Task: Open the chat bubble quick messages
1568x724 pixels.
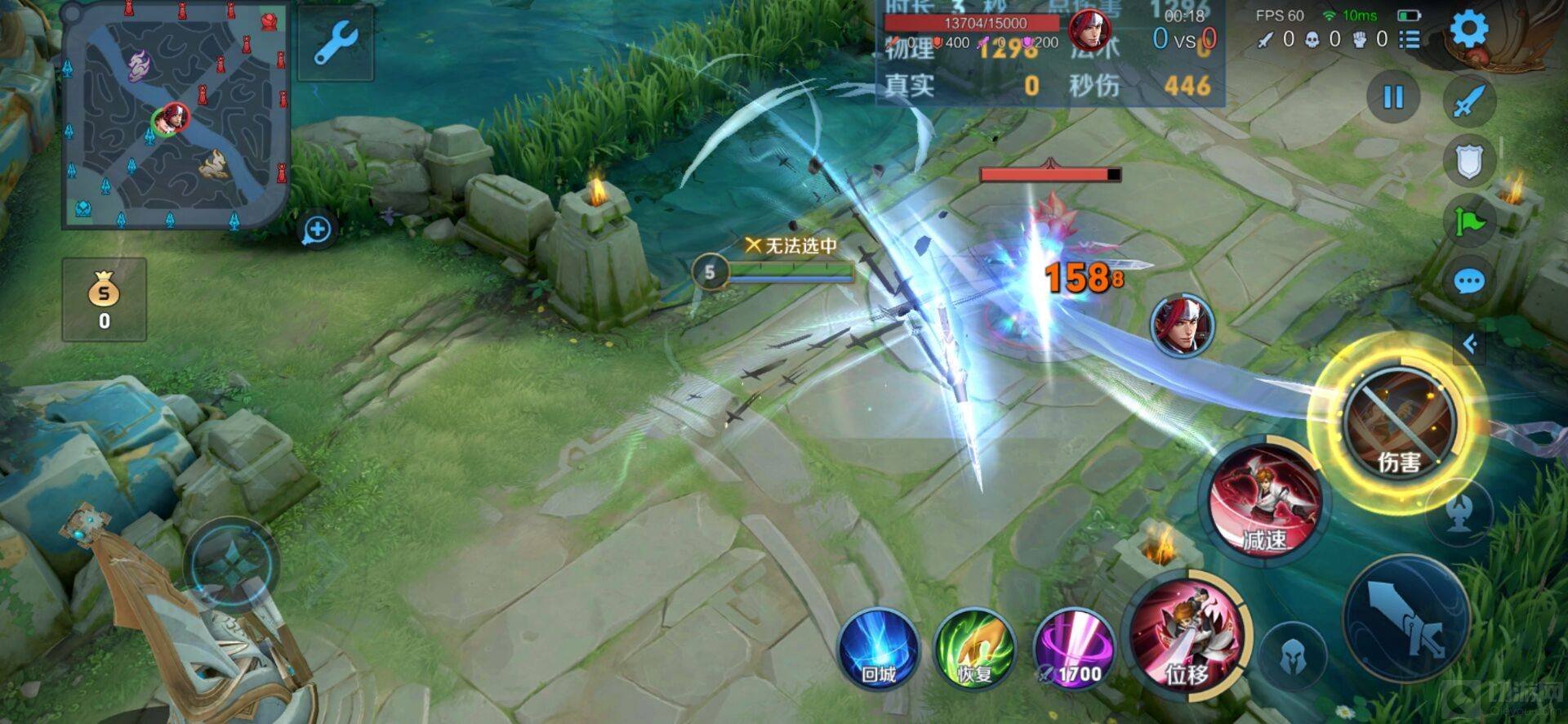Action: [x=1469, y=283]
